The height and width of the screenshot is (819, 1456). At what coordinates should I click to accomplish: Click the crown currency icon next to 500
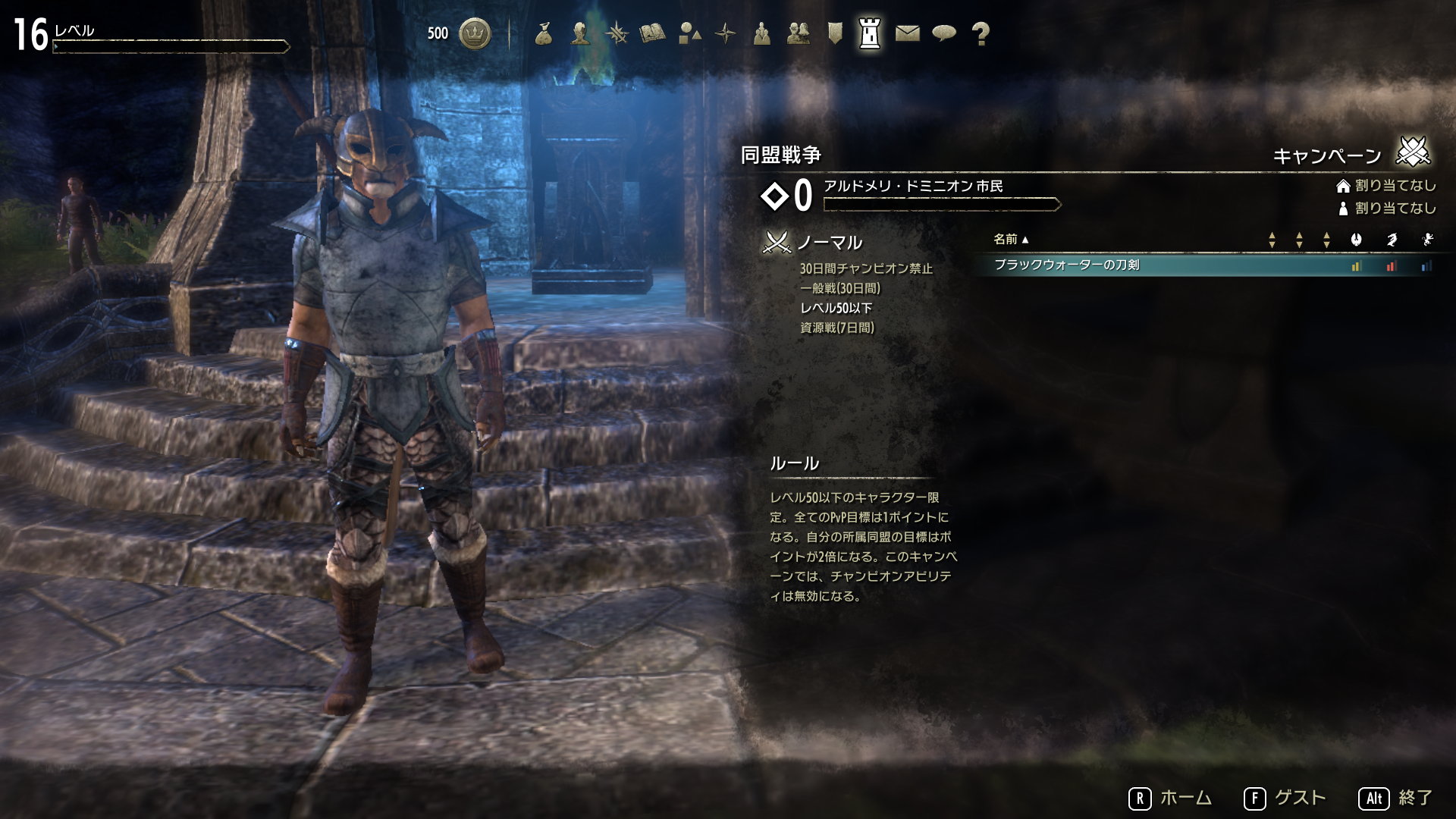474,32
